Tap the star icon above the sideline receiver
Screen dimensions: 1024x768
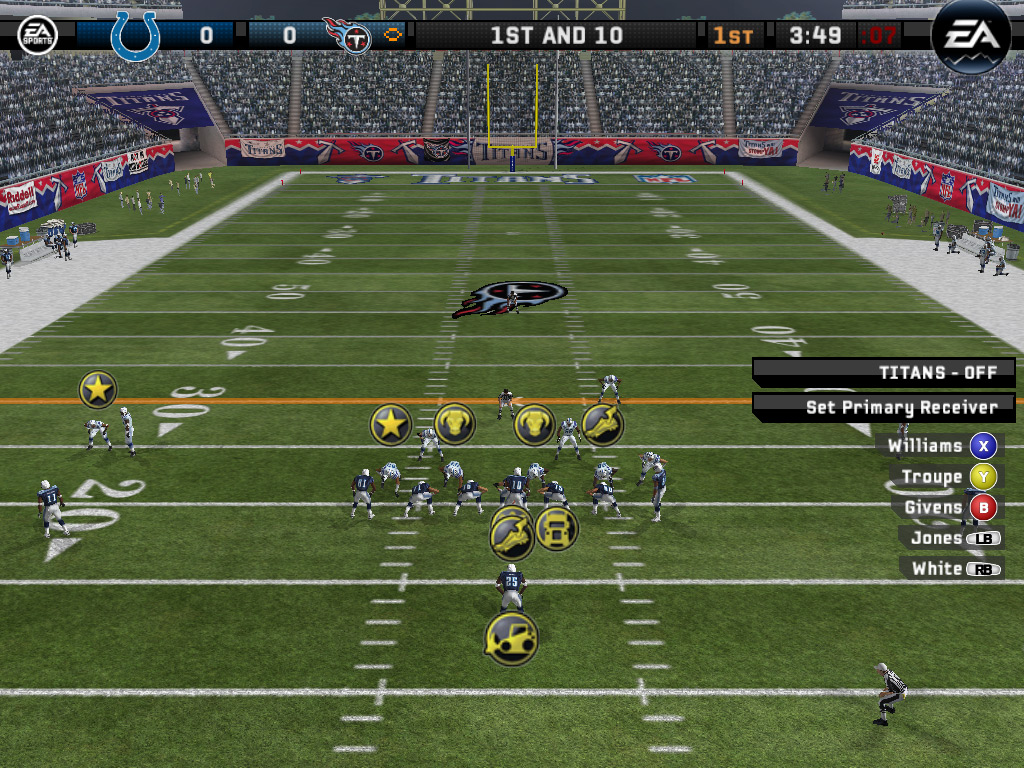pos(98,389)
